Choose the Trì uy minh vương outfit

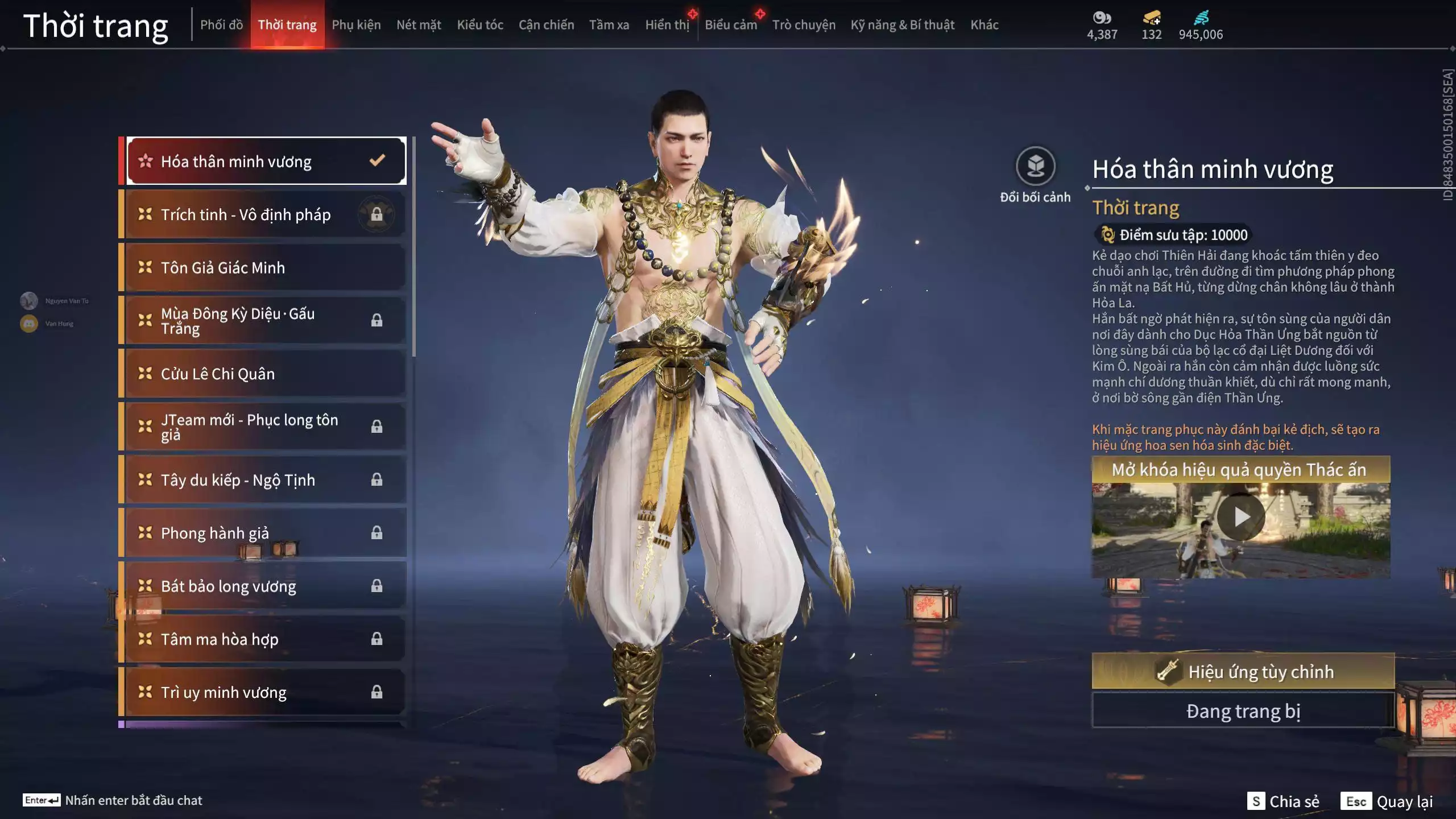click(x=265, y=692)
